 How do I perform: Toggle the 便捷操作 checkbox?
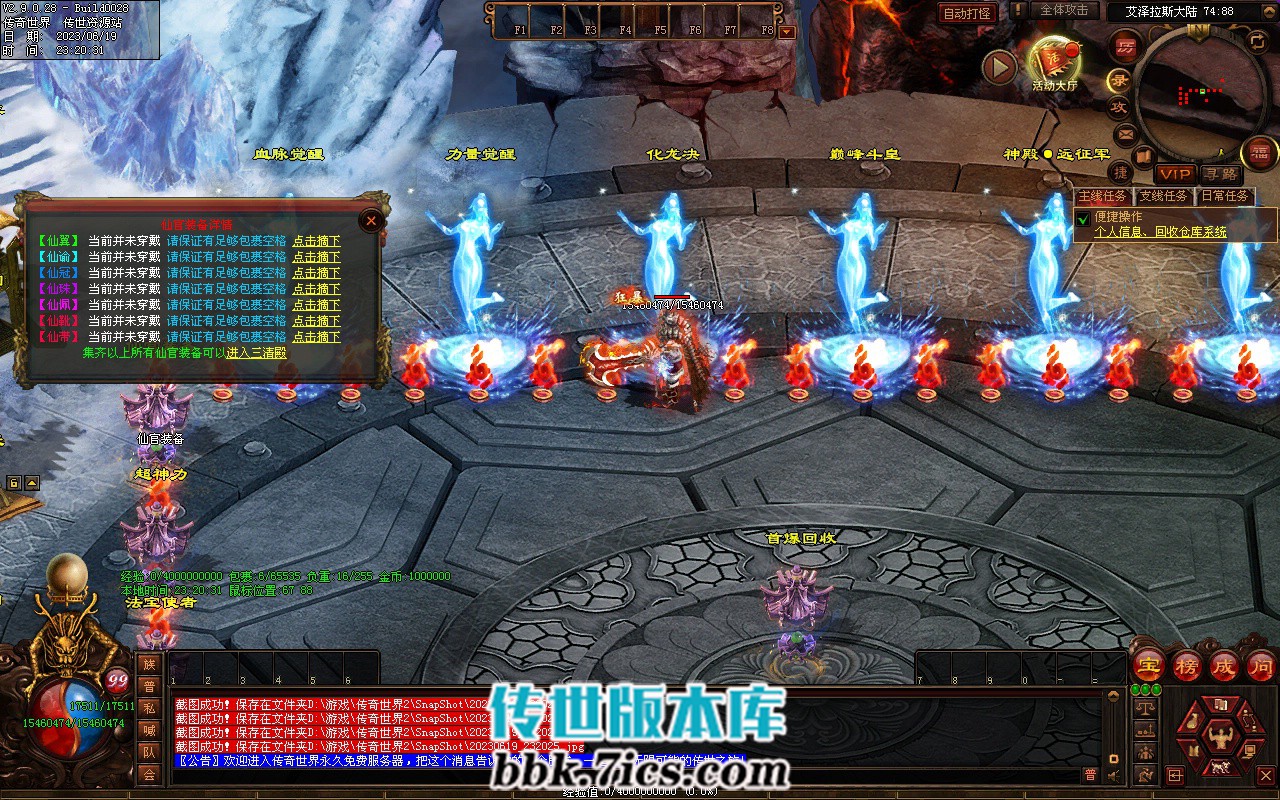pyautogui.click(x=1083, y=218)
